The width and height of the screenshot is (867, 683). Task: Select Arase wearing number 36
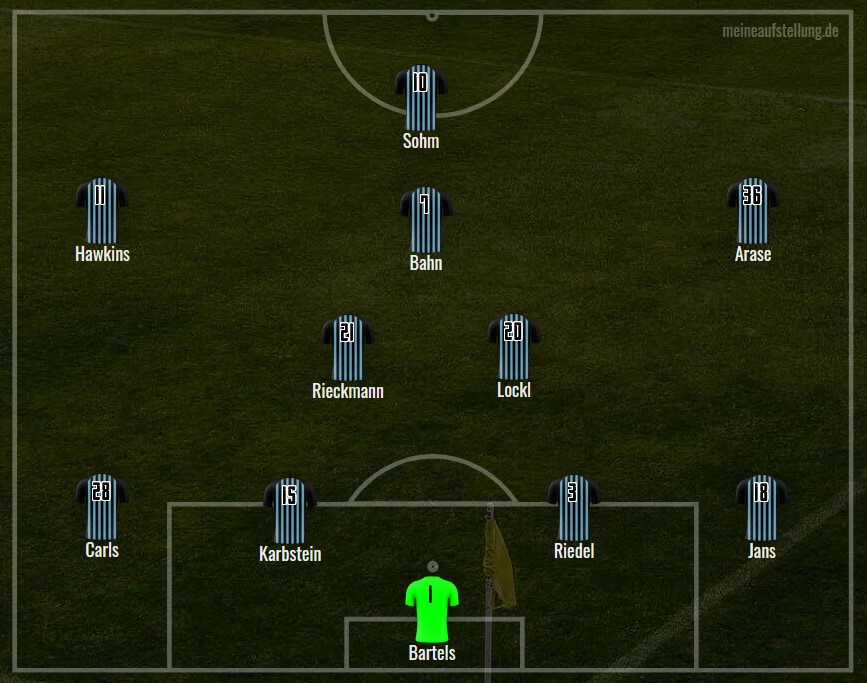(752, 210)
